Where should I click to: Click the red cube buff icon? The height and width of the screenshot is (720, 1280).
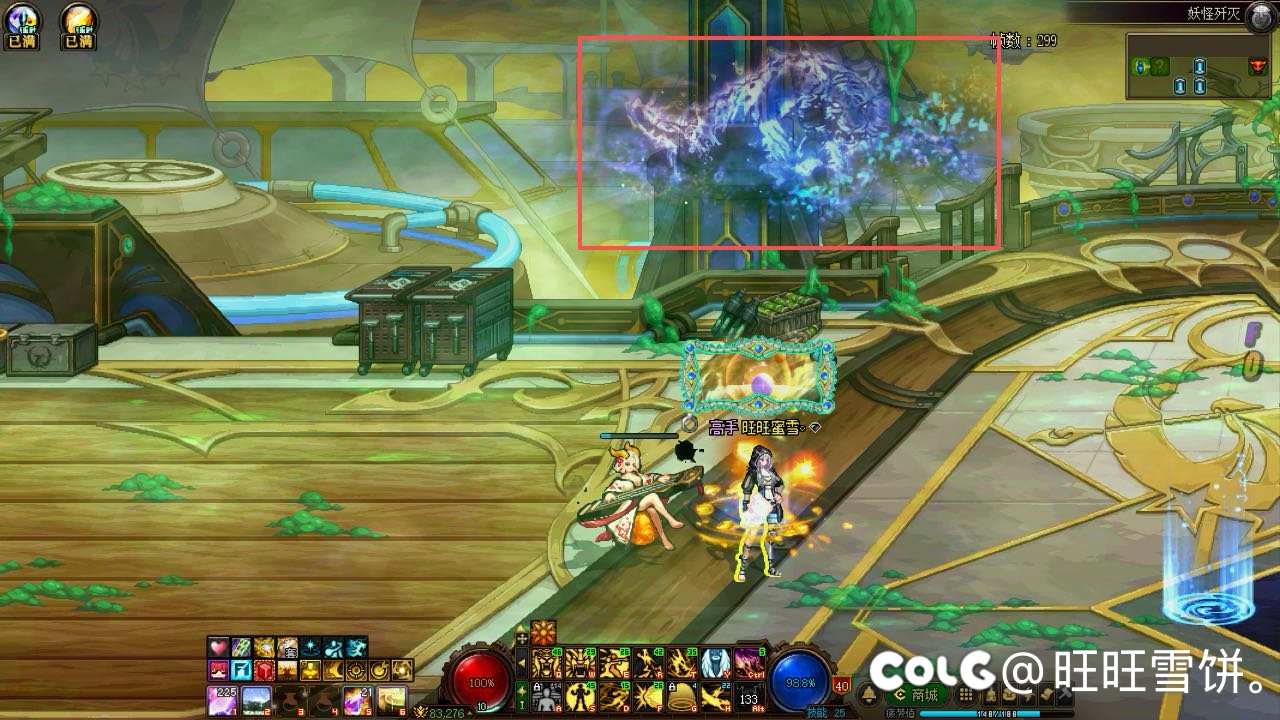tap(264, 670)
